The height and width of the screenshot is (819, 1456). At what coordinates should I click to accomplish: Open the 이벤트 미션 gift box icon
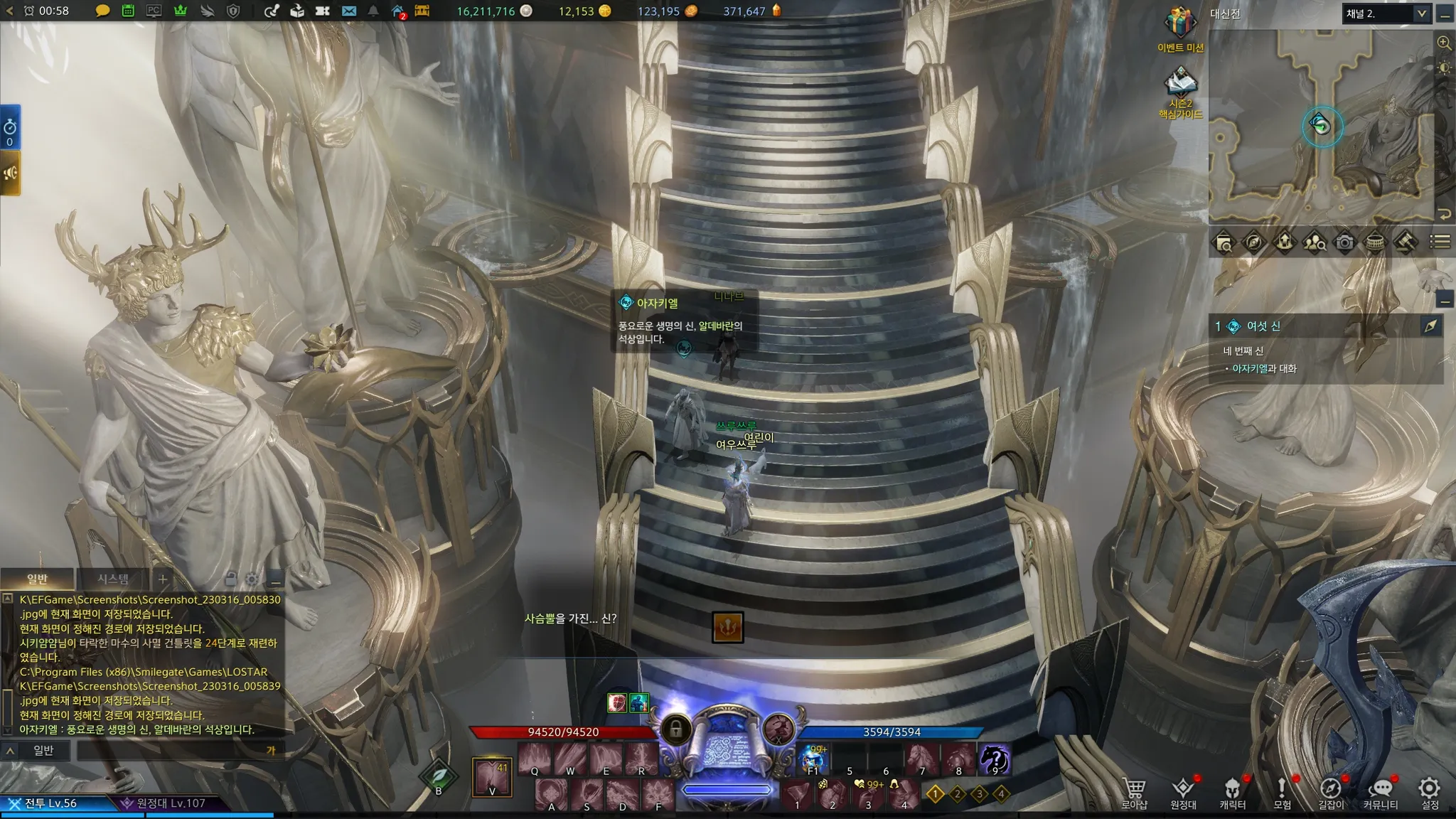[x=1180, y=24]
